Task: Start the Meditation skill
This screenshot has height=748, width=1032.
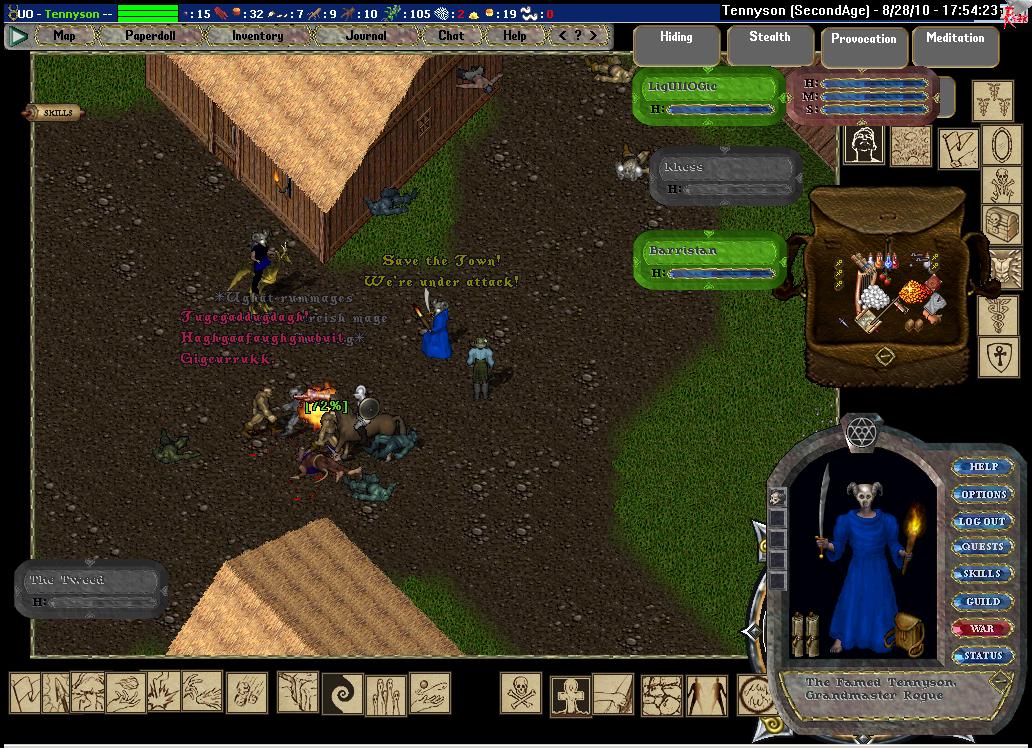Action: coord(954,46)
